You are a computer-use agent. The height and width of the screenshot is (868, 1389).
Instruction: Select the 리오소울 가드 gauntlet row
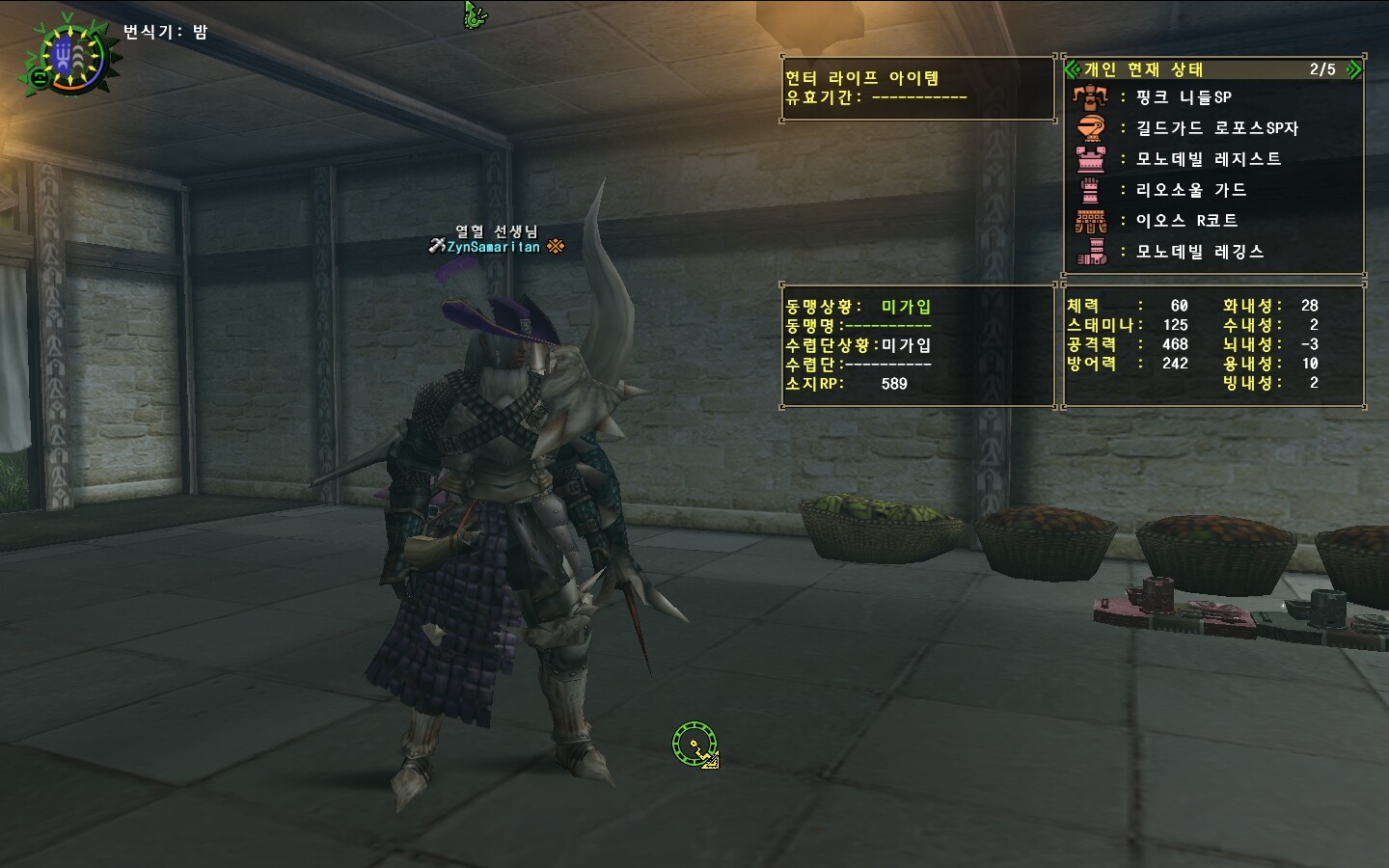[1190, 190]
